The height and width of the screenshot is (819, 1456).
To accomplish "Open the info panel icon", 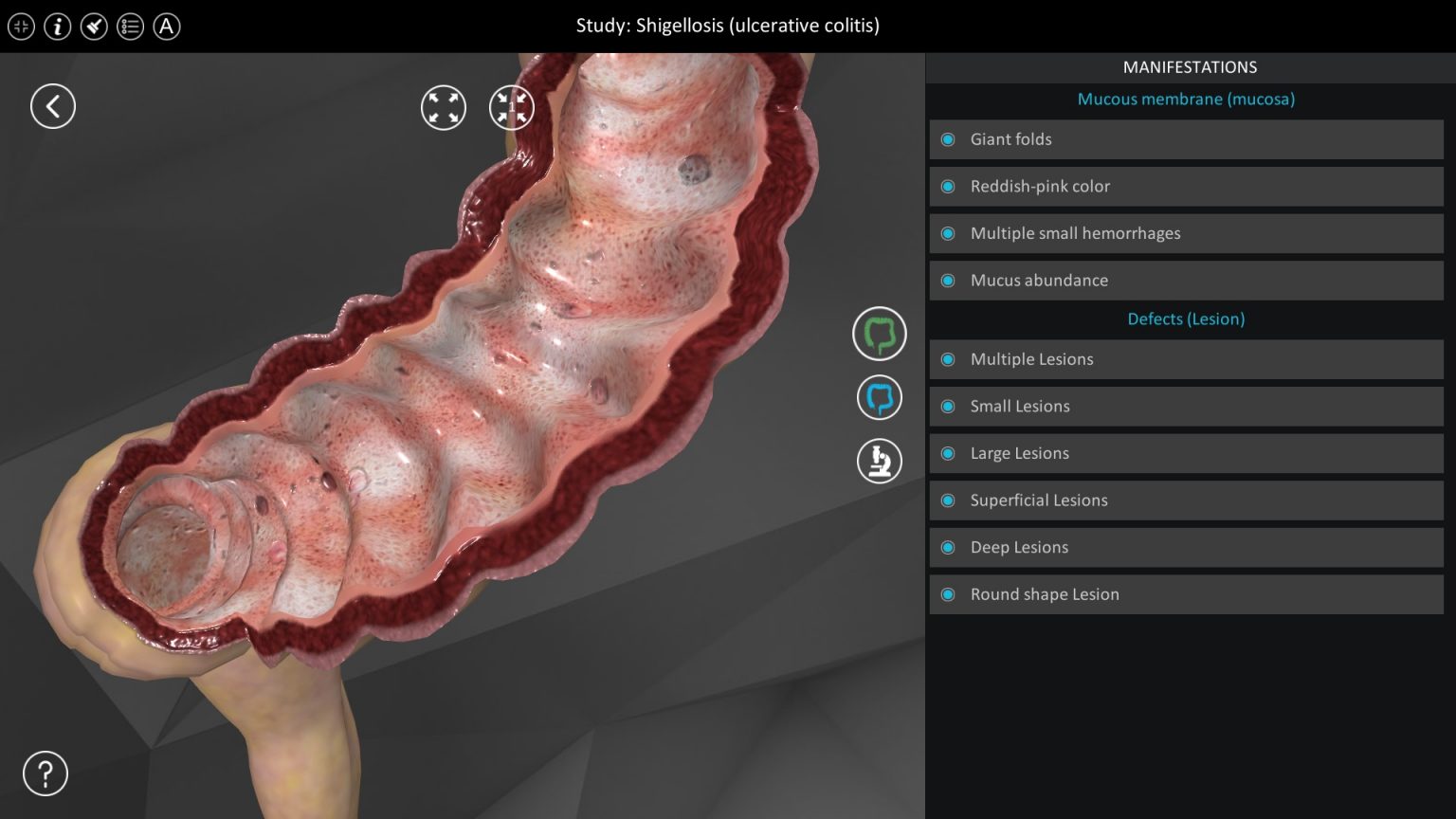I will (x=57, y=27).
